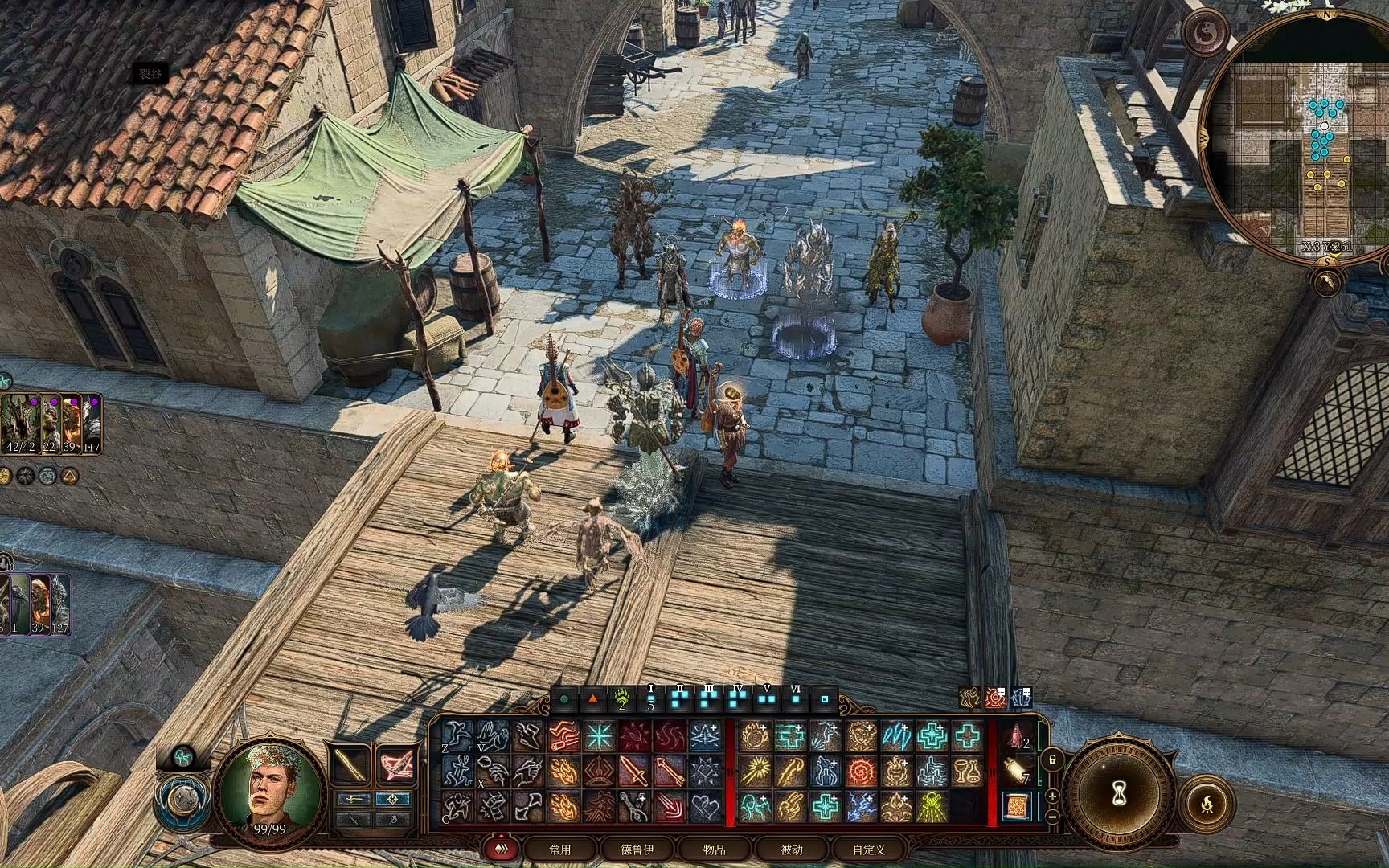Select the melee staff weapon slot
Image resolution: width=1389 pixels, height=868 pixels.
pyautogui.click(x=351, y=764)
